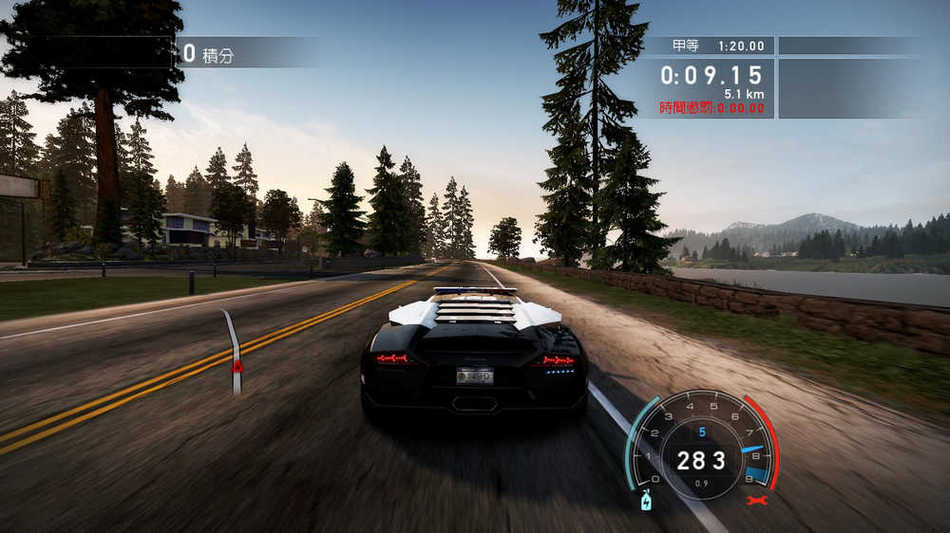Click the red wrench damage icon
Screen dimensions: 950x533
[x=757, y=499]
